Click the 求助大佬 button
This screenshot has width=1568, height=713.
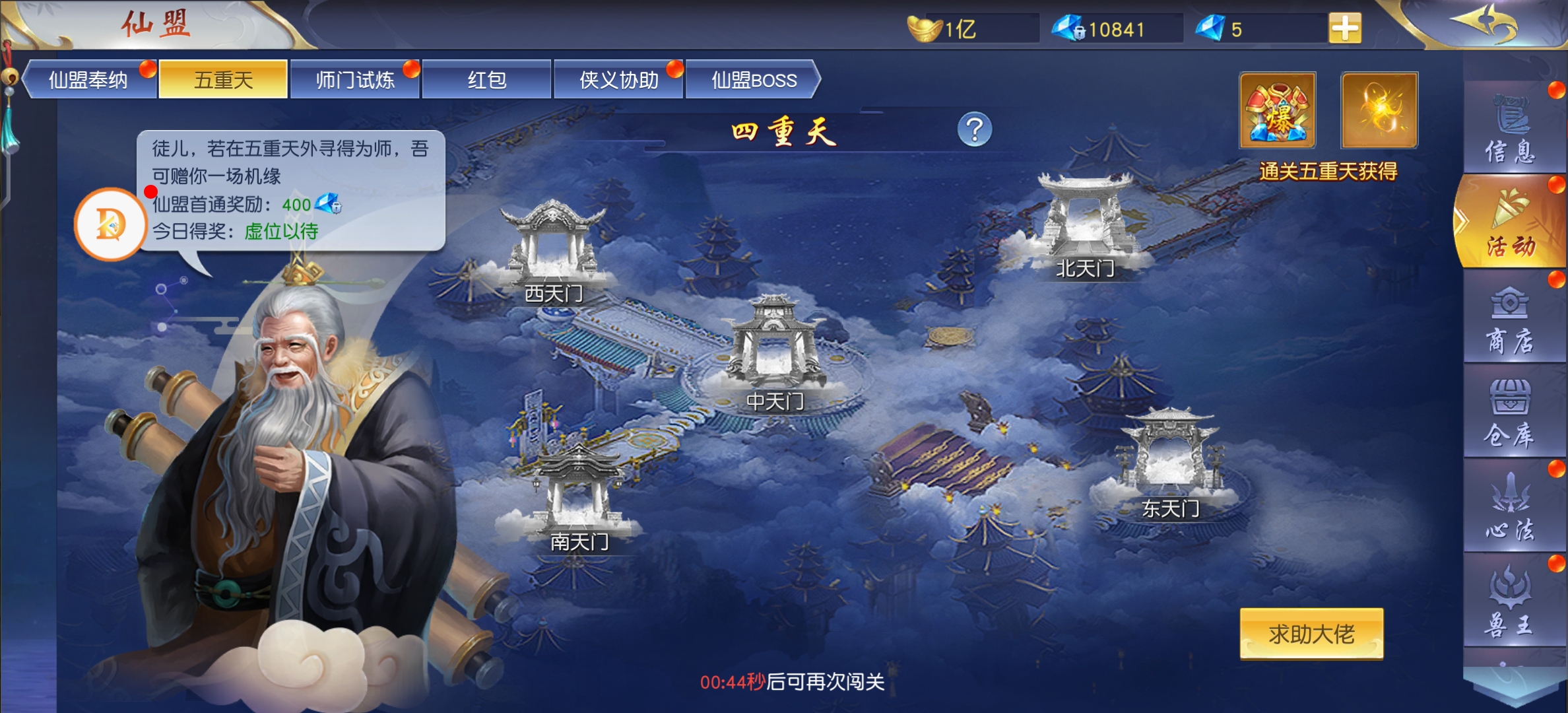[x=1311, y=634]
